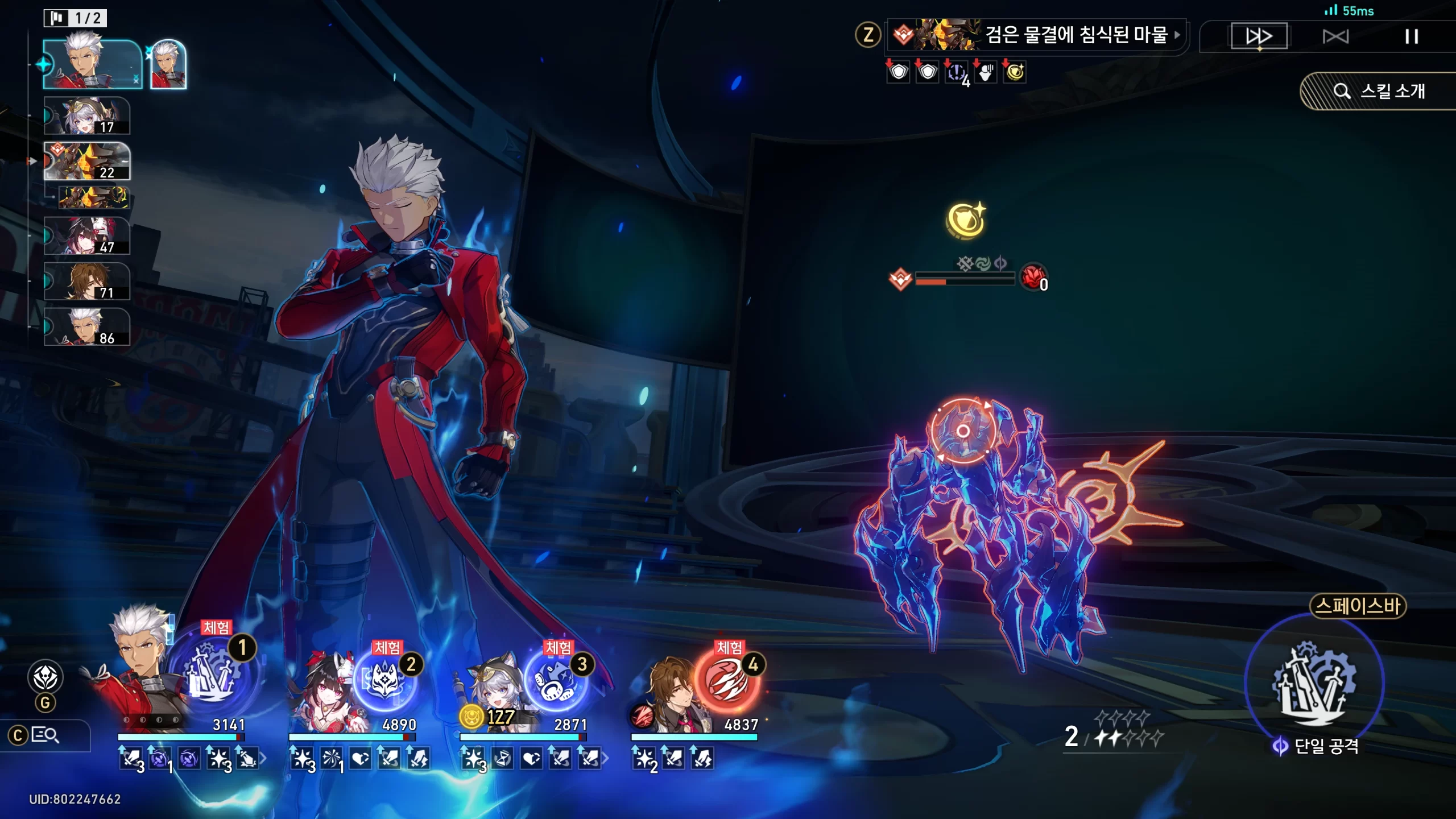Viewport: 1456px width, 819px height.
Task: Activate the cat-eared girl's ultimate
Action: click(555, 681)
